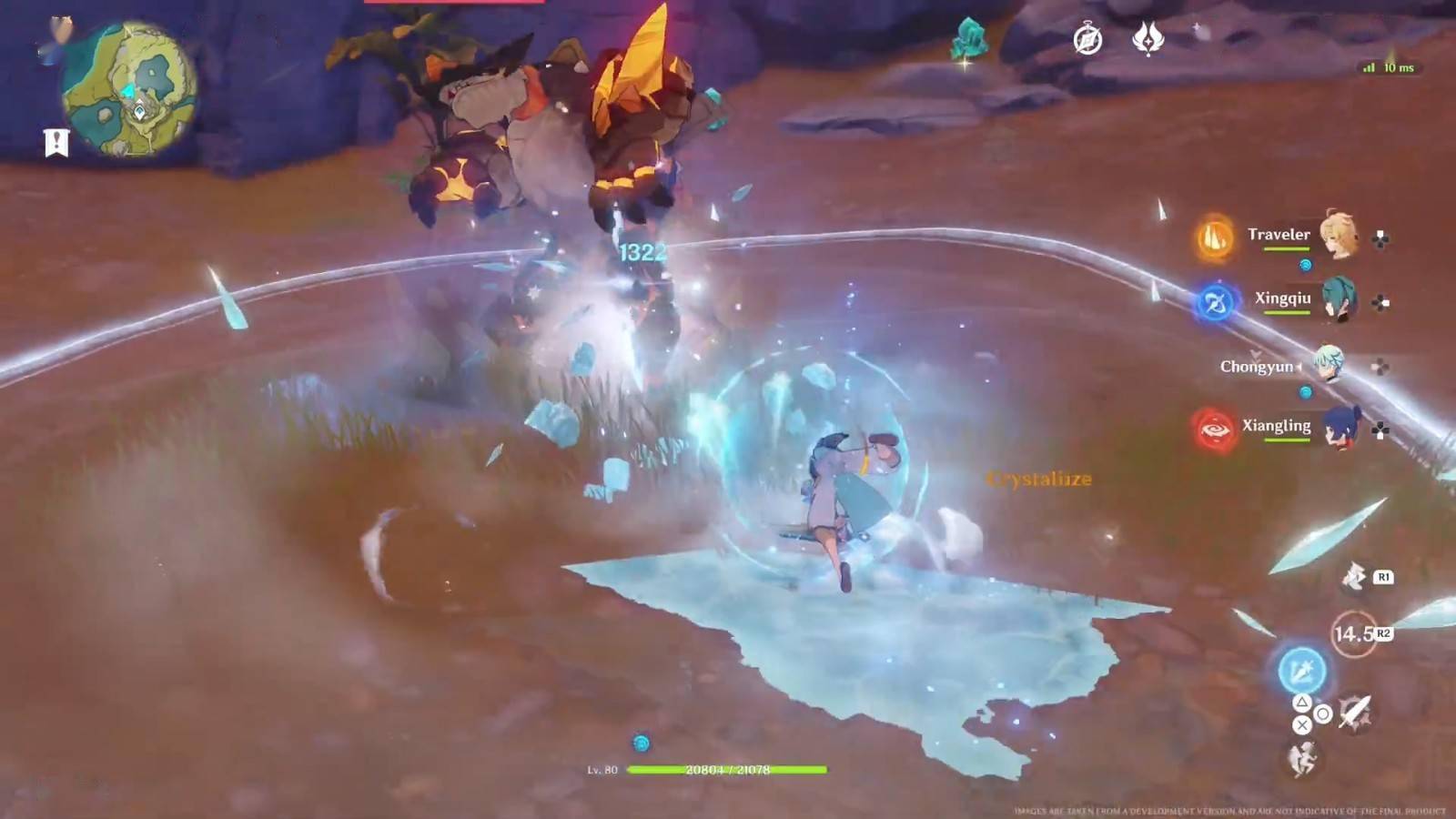The width and height of the screenshot is (1456, 819).
Task: Open the compass icon in the top bar
Action: point(1087,40)
